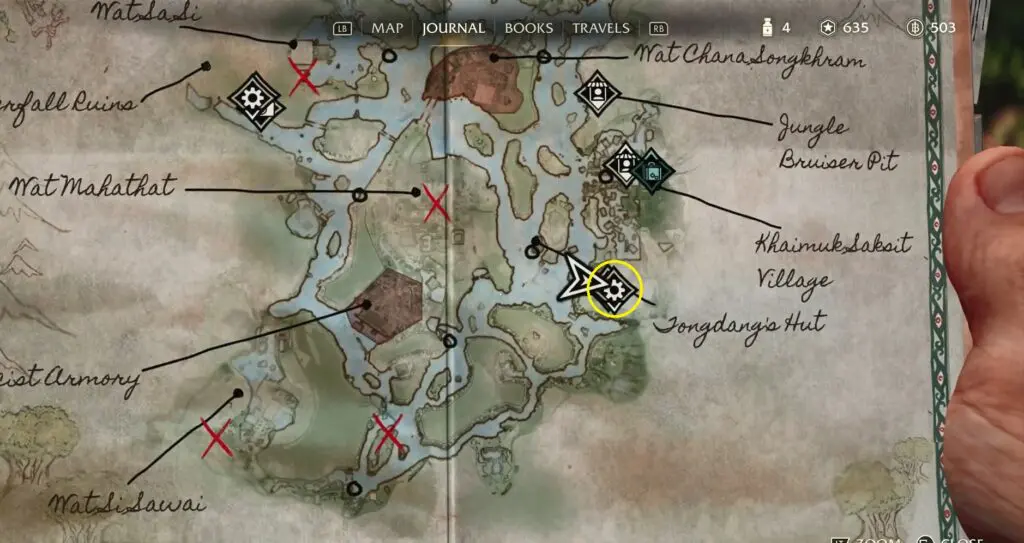Image resolution: width=1024 pixels, height=543 pixels.
Task: Select the teal bag marker at Khaimuk Saksit Village
Action: tap(652, 171)
